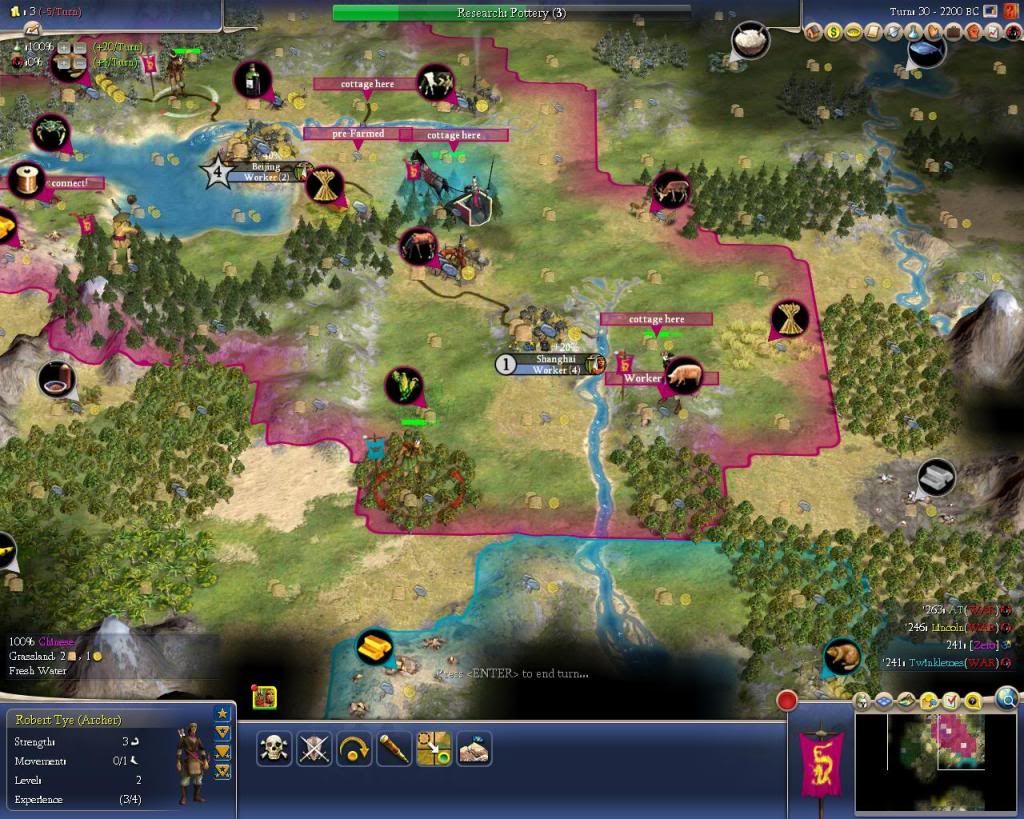This screenshot has width=1024, height=819.
Task: Click the minimap
Action: [938, 762]
